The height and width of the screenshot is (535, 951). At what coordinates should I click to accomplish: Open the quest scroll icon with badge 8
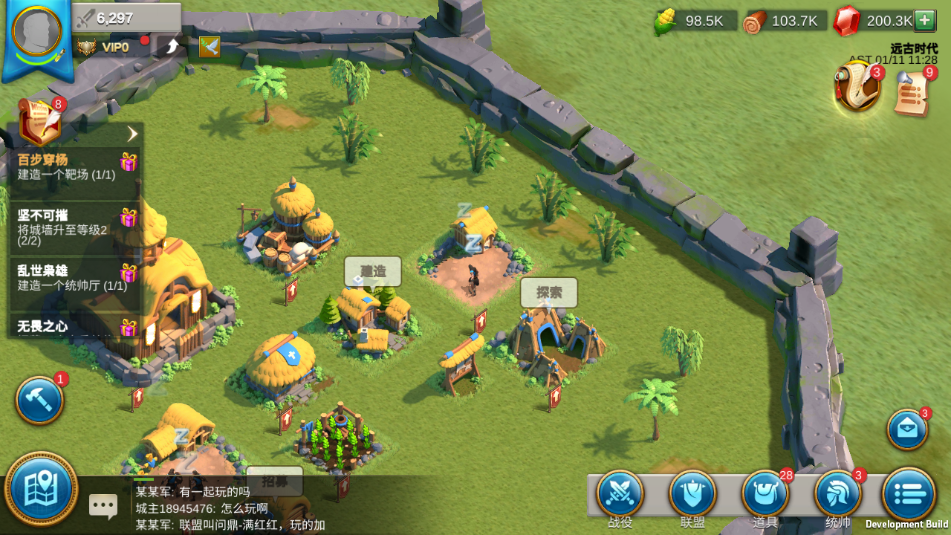click(x=39, y=122)
